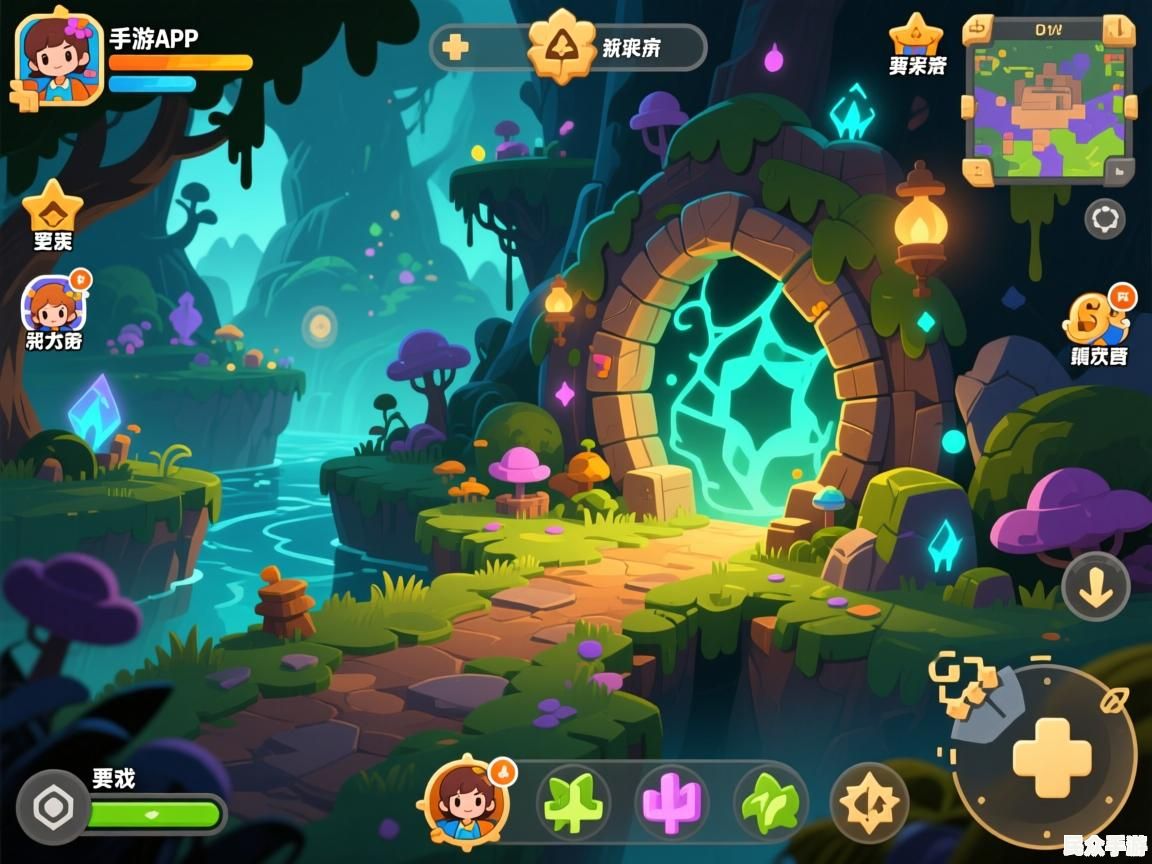Open the minimap
The height and width of the screenshot is (864, 1152).
tap(1048, 100)
